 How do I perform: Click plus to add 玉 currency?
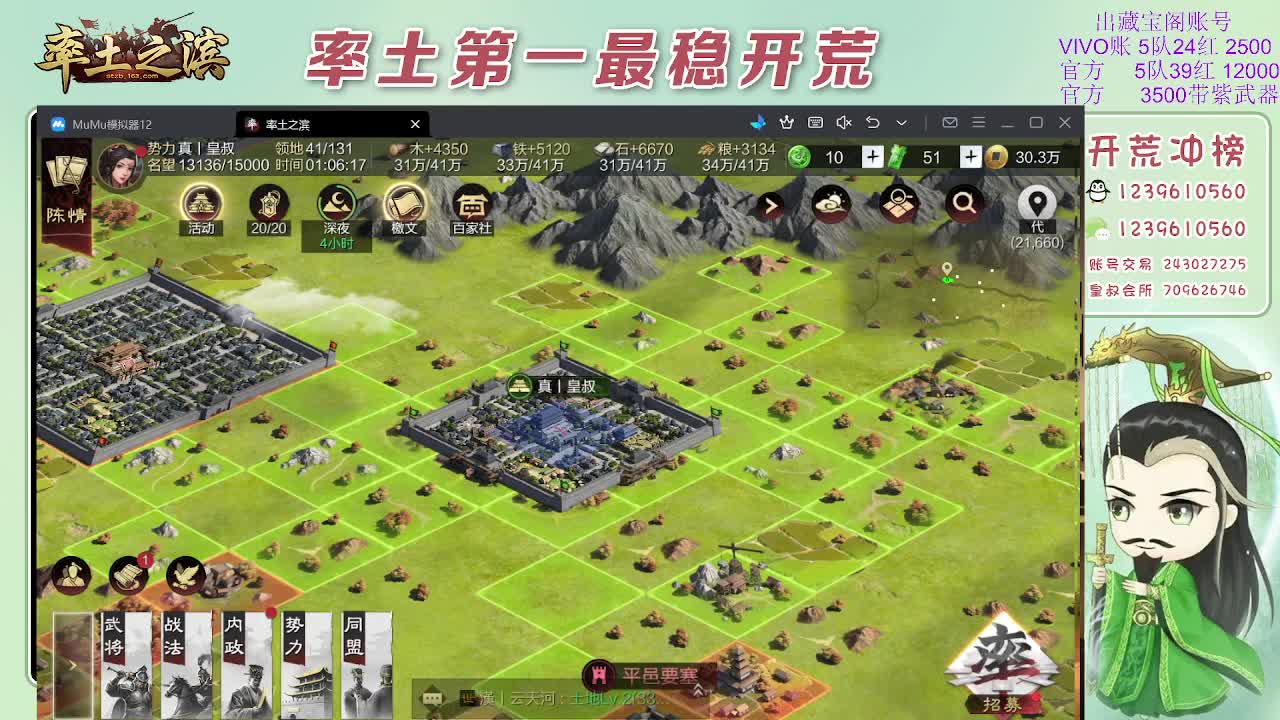point(875,158)
